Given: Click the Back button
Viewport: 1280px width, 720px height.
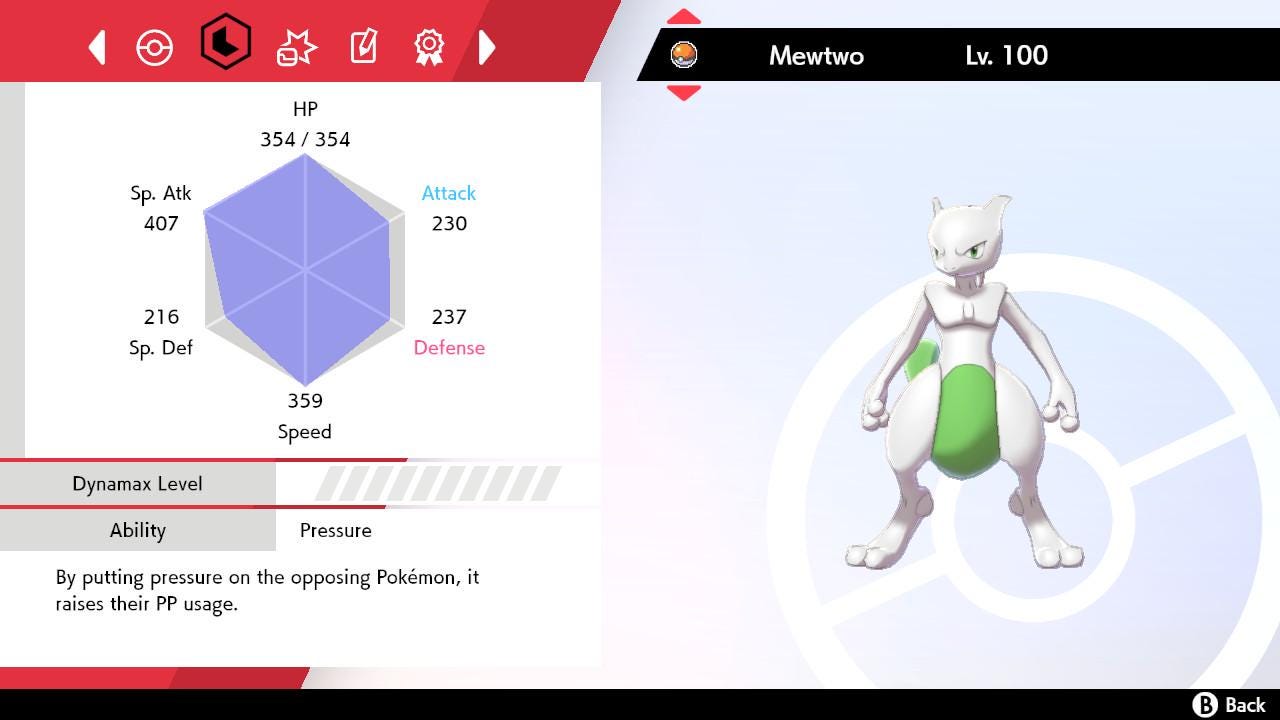Looking at the screenshot, I should [1229, 705].
